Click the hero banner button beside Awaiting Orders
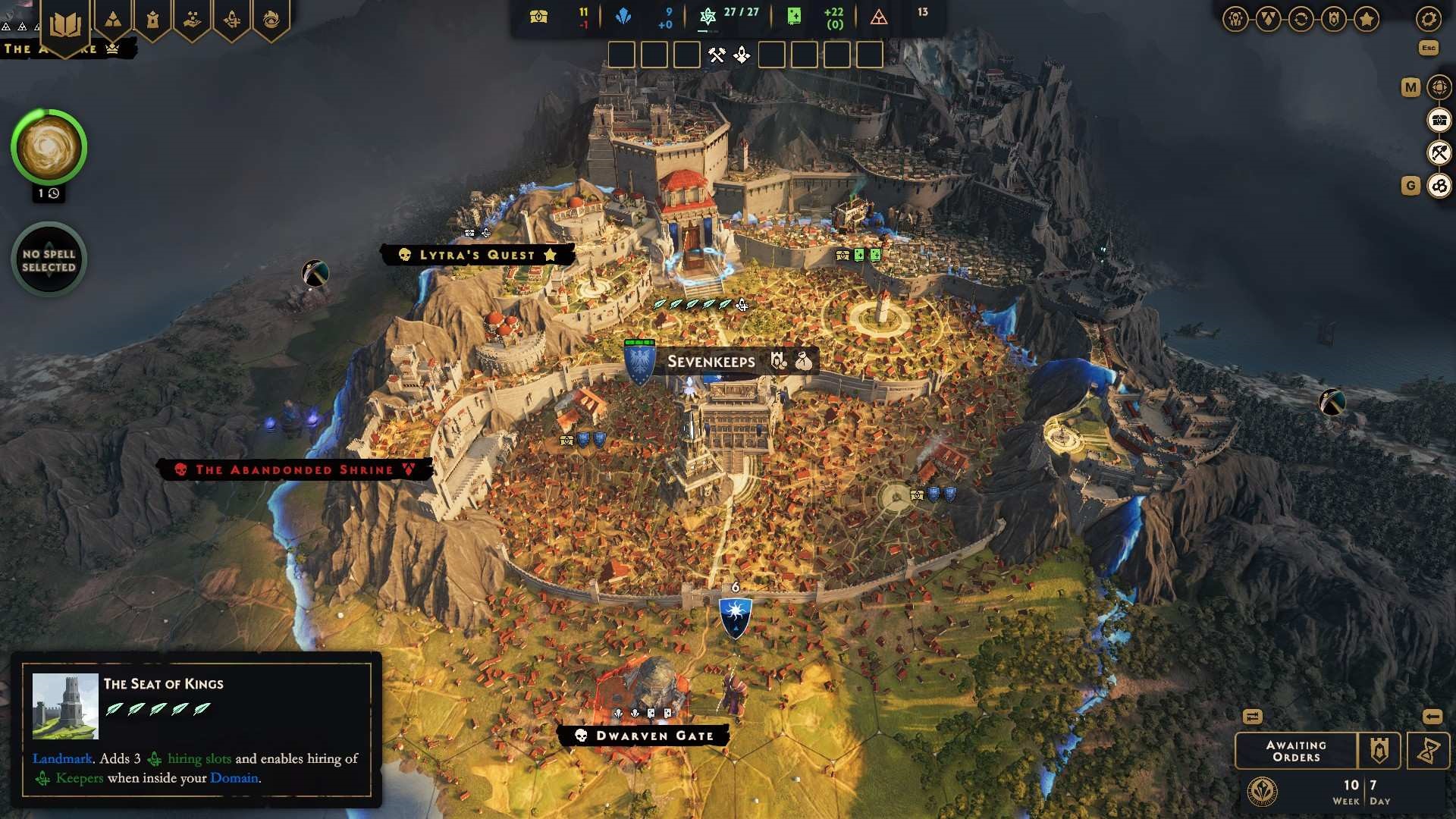The height and width of the screenshot is (819, 1456). [1379, 751]
